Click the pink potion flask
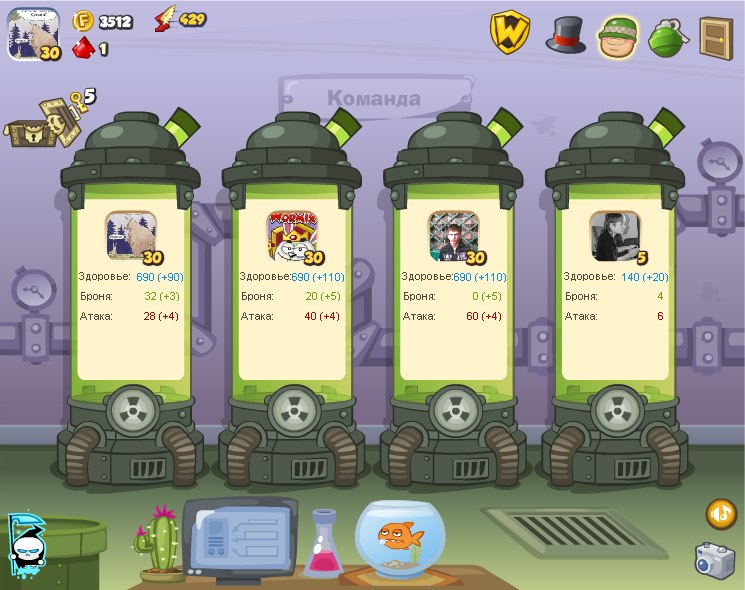The width and height of the screenshot is (745, 590). (x=323, y=545)
